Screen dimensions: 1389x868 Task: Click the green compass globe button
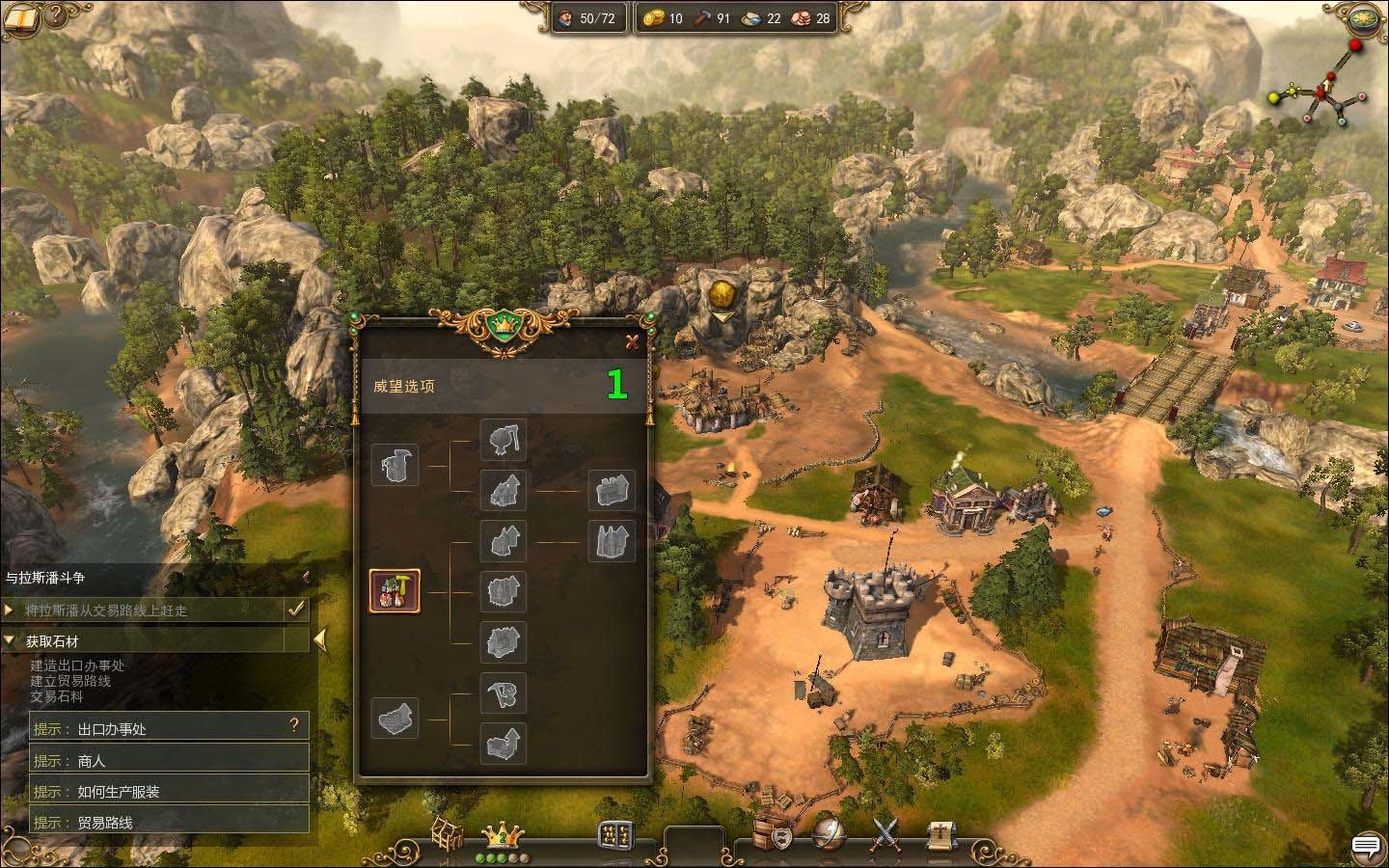click(x=1365, y=18)
